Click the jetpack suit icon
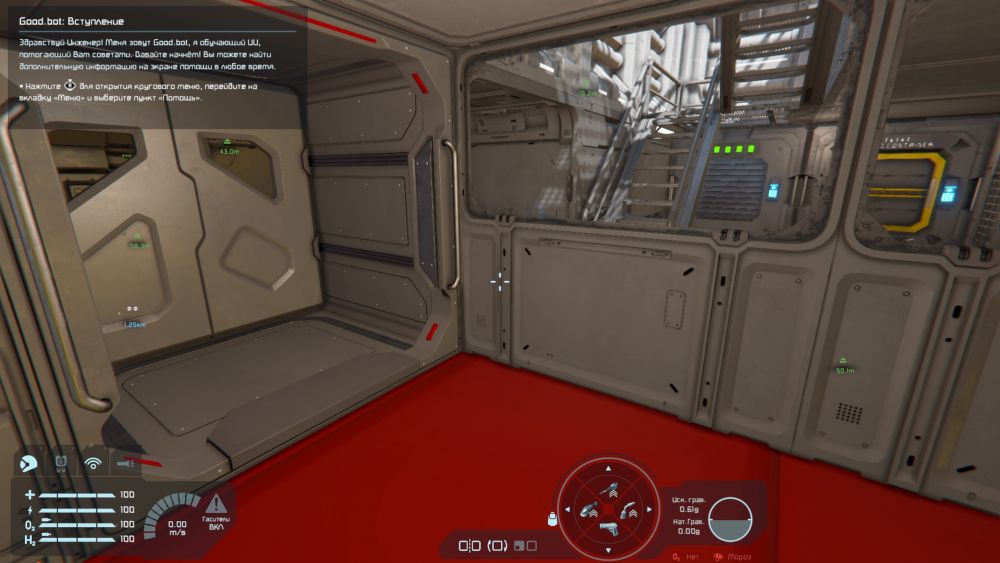The height and width of the screenshot is (563, 1000). [61, 462]
